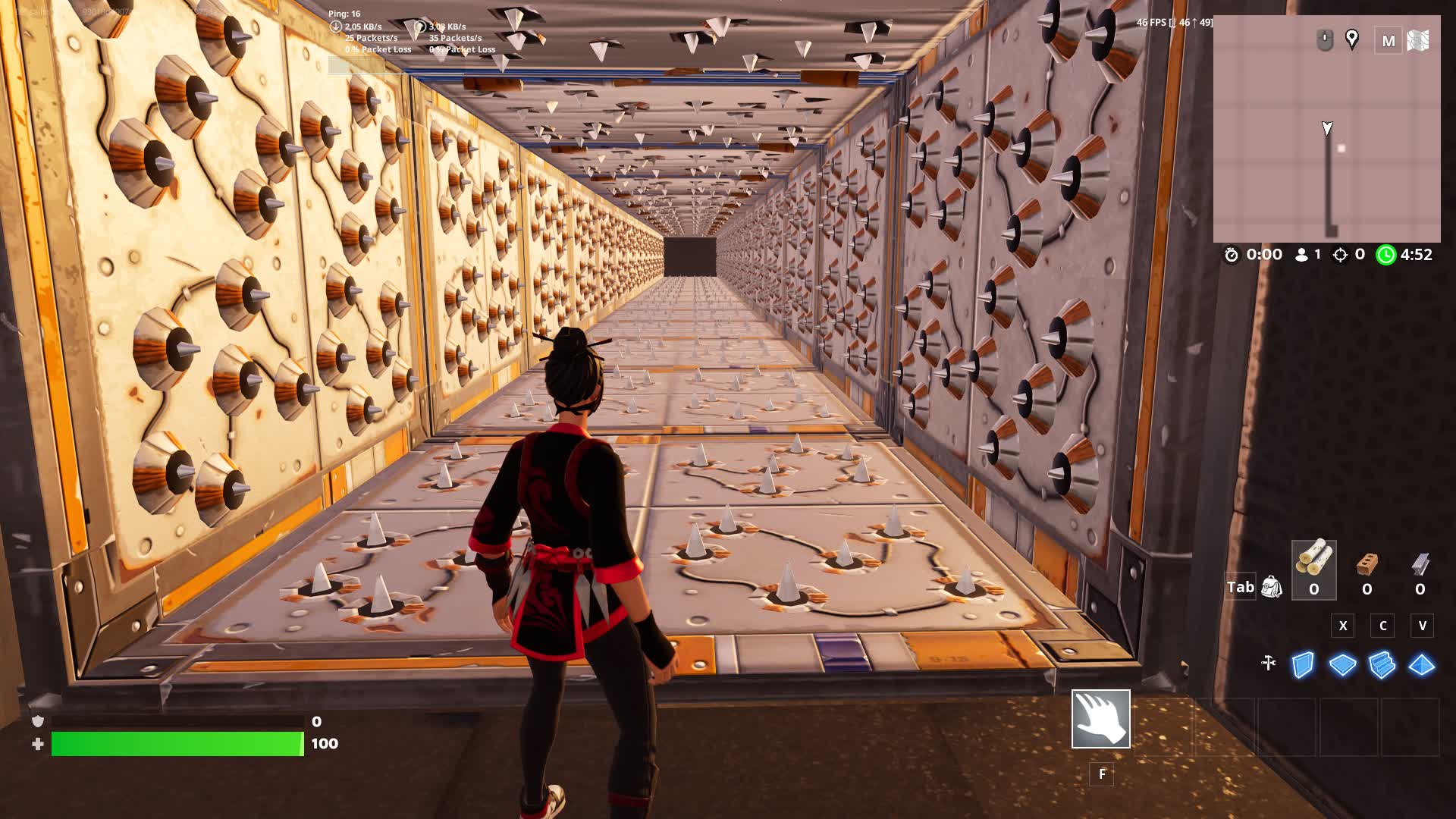Select the floor build piece icon
Viewport: 1456px width, 819px height.
[1342, 664]
